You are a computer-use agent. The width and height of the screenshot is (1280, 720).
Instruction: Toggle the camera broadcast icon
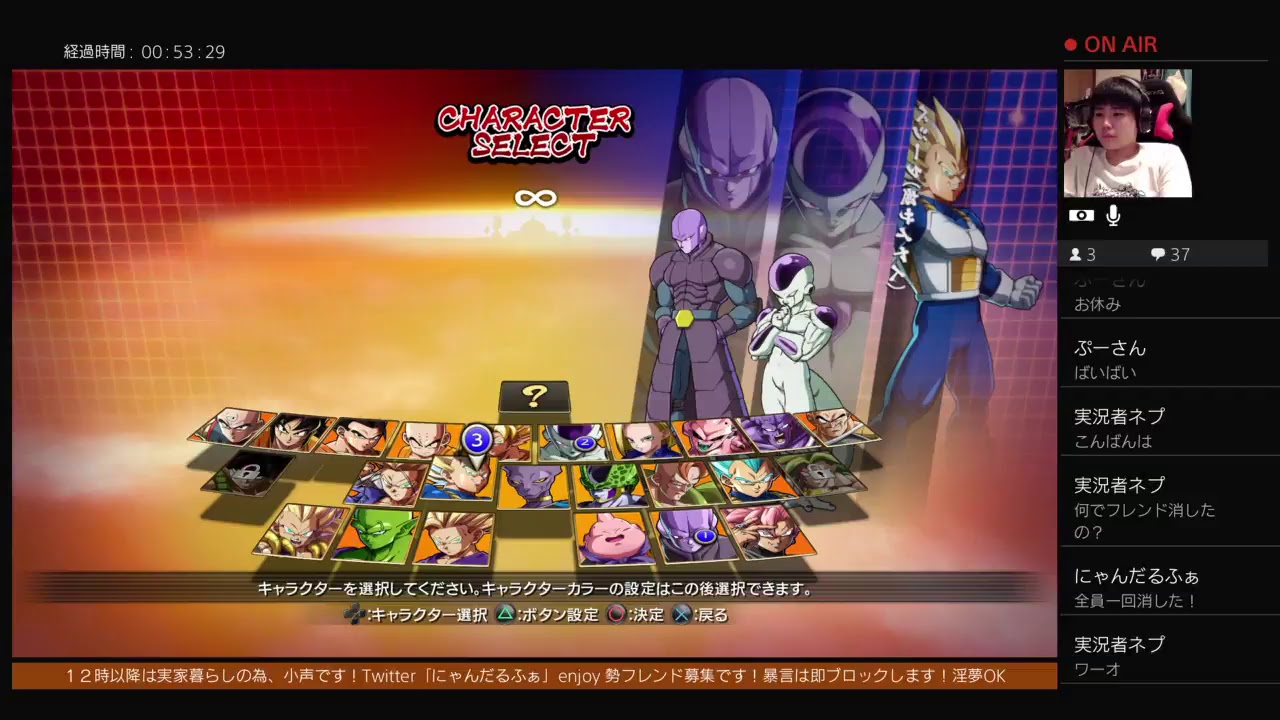[1082, 214]
